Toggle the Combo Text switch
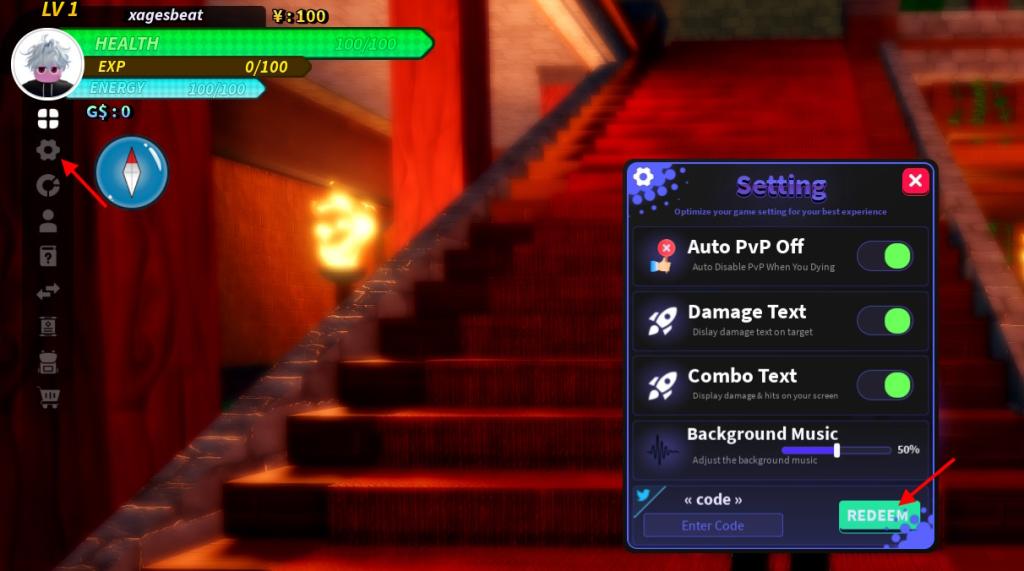Screen dimensions: 1024x571 (x=885, y=385)
